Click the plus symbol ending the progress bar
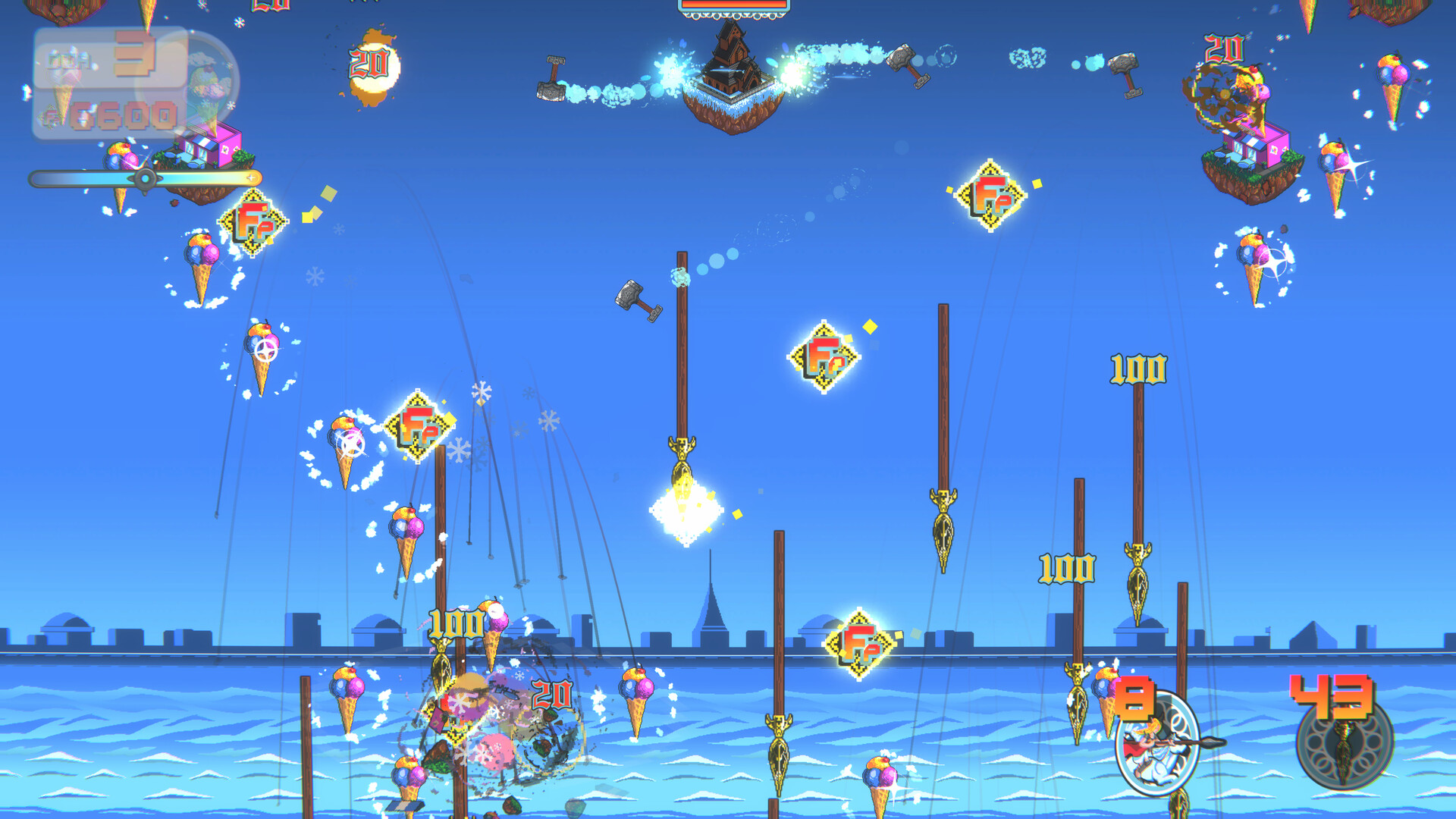The image size is (1456, 819). click(x=250, y=179)
